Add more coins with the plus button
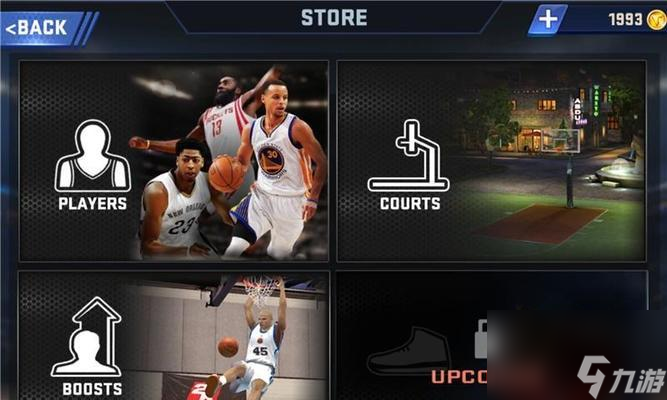This screenshot has width=667, height=400. 548,19
